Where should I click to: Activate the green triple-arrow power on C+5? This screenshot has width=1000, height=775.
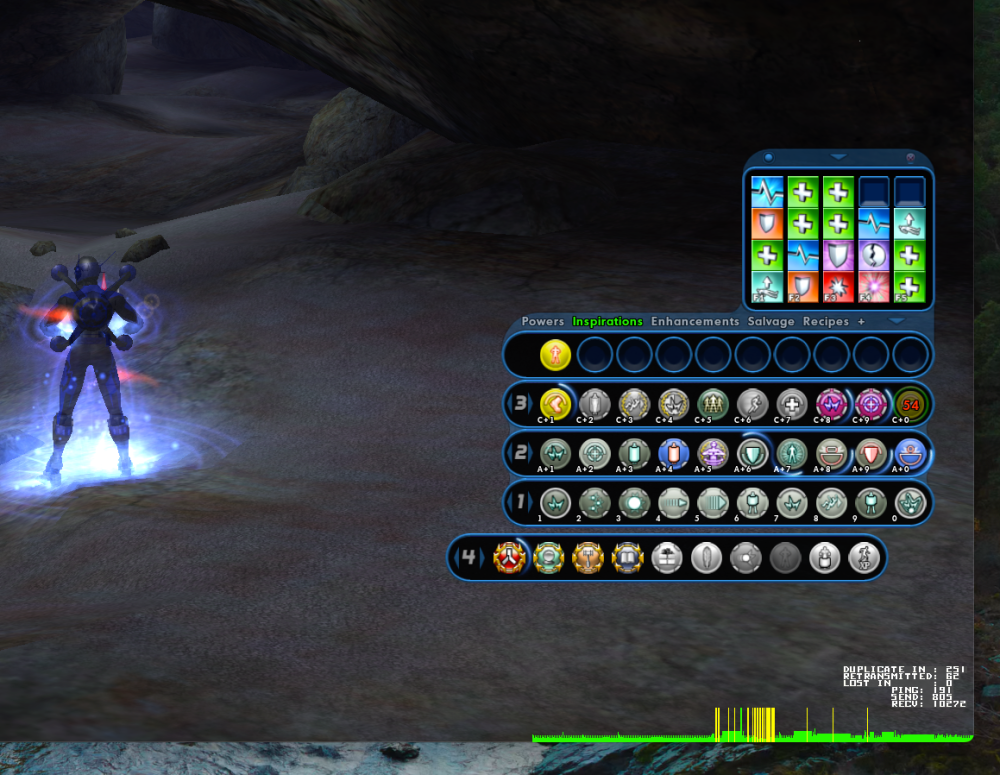click(712, 403)
